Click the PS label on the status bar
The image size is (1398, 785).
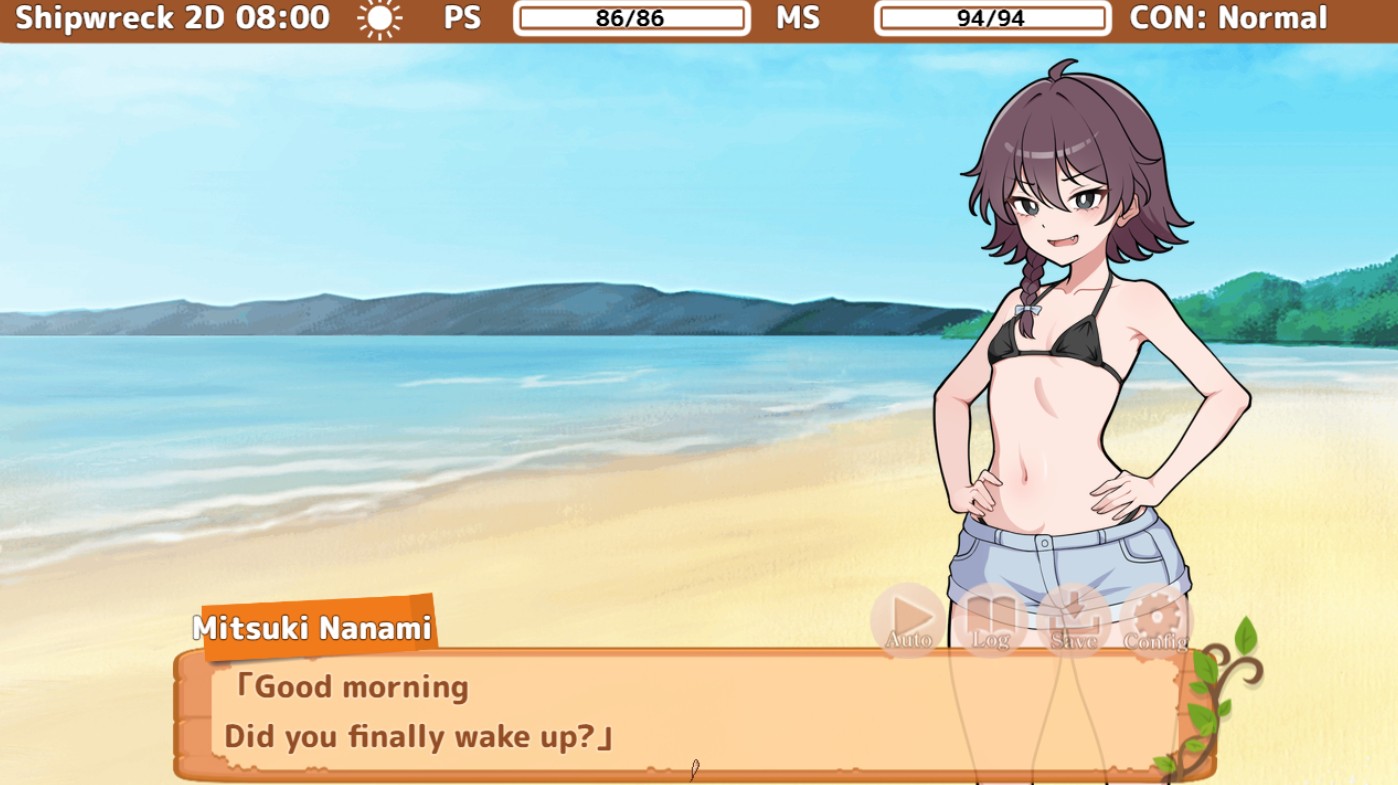[x=461, y=17]
